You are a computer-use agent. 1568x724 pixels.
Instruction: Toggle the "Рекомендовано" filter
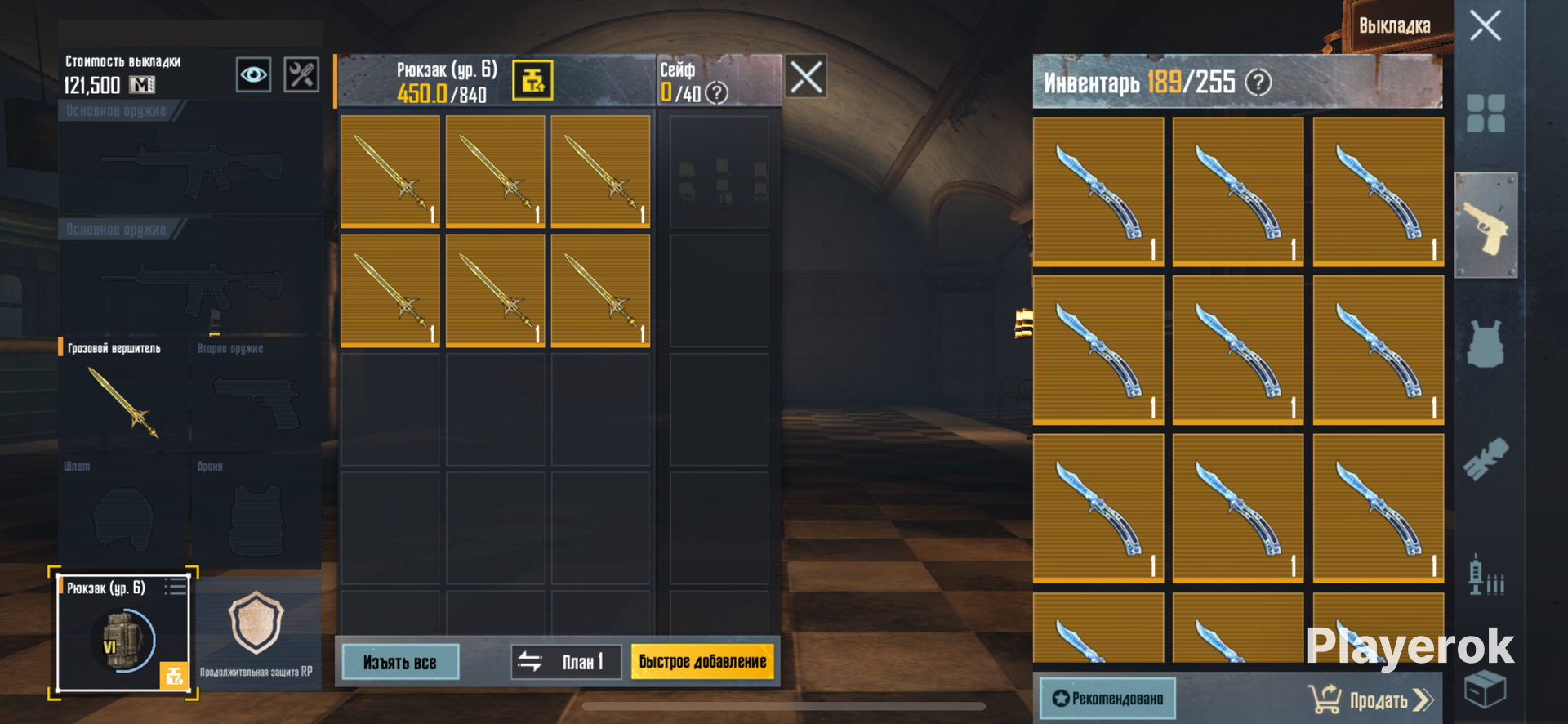point(1107,699)
